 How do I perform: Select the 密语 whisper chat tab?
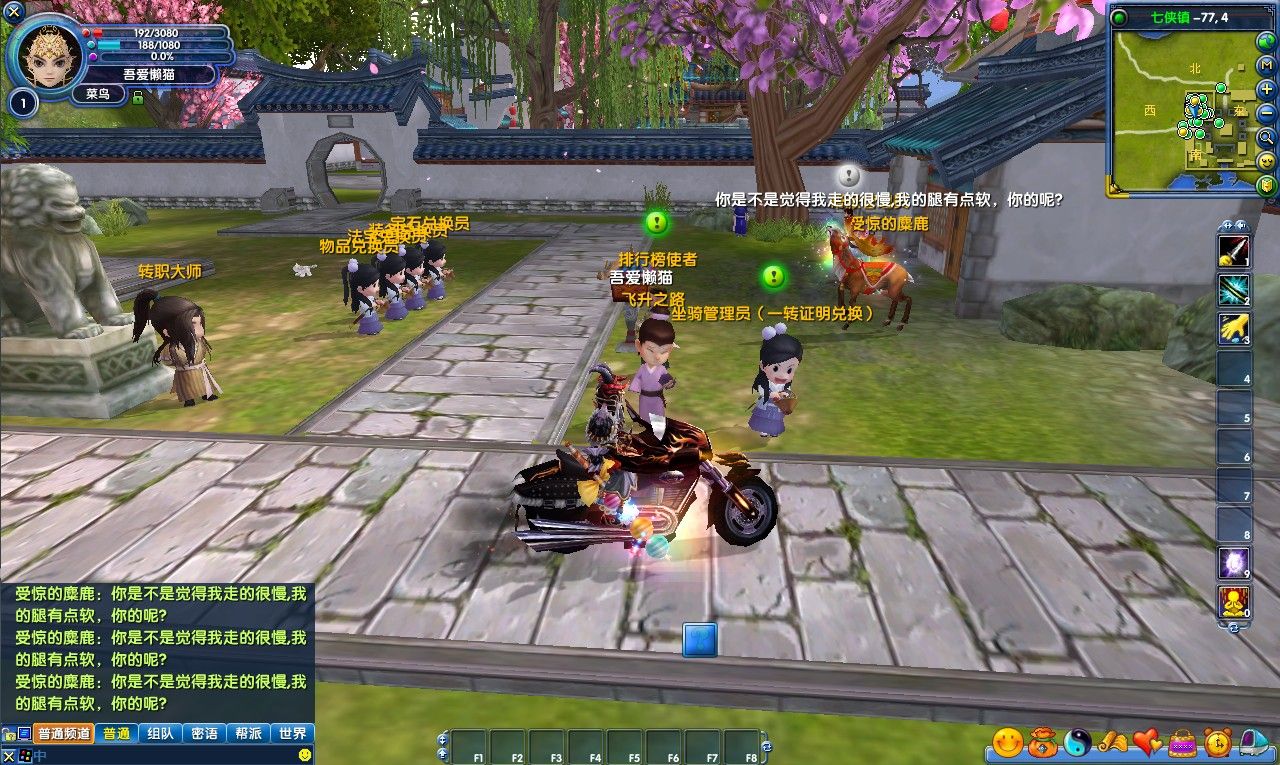[x=204, y=733]
